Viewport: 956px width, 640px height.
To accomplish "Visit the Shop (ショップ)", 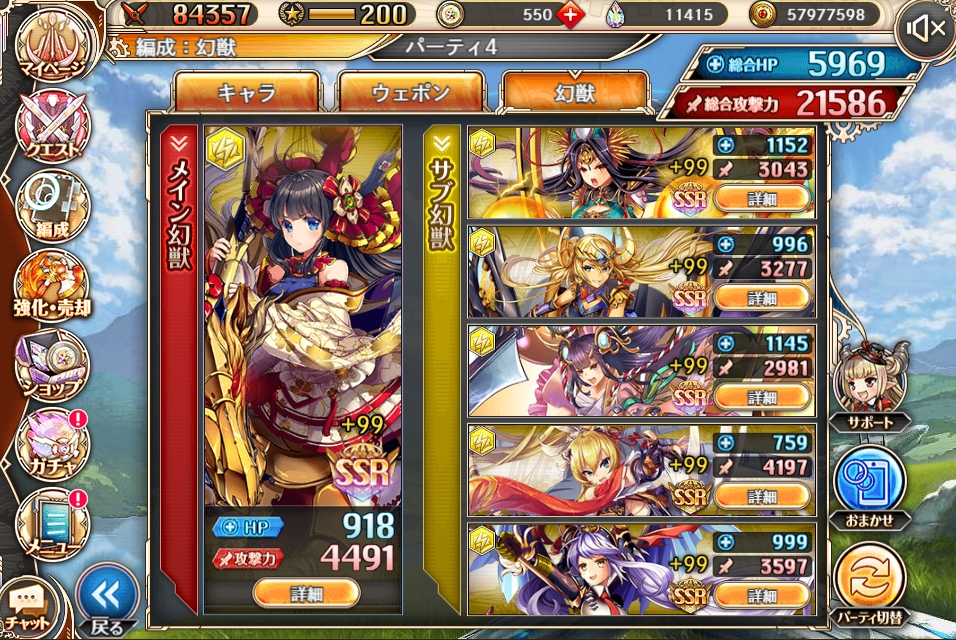I will [x=52, y=365].
